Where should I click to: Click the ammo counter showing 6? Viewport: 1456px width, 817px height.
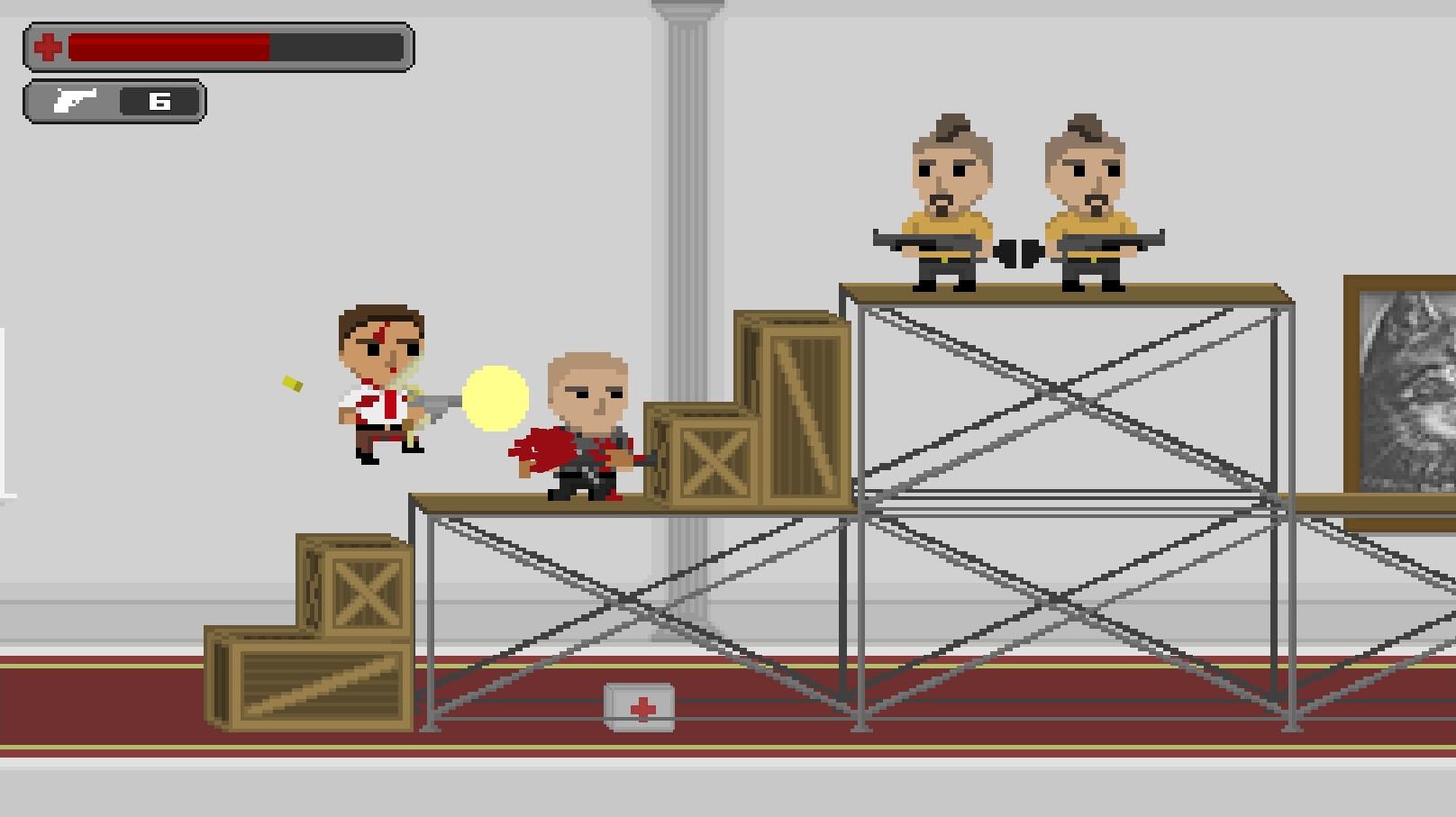159,100
